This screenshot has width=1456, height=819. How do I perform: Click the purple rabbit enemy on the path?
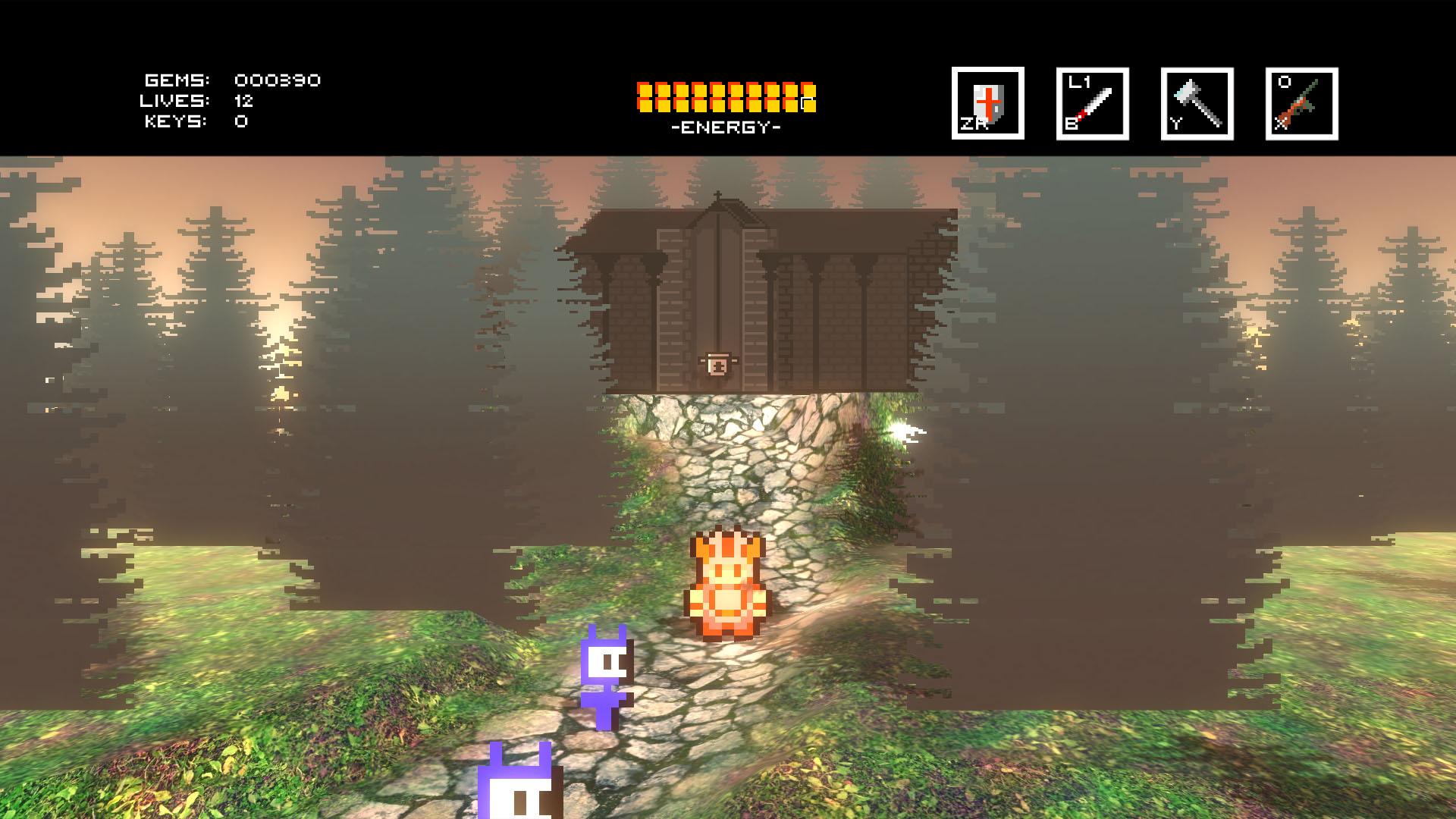(x=607, y=675)
